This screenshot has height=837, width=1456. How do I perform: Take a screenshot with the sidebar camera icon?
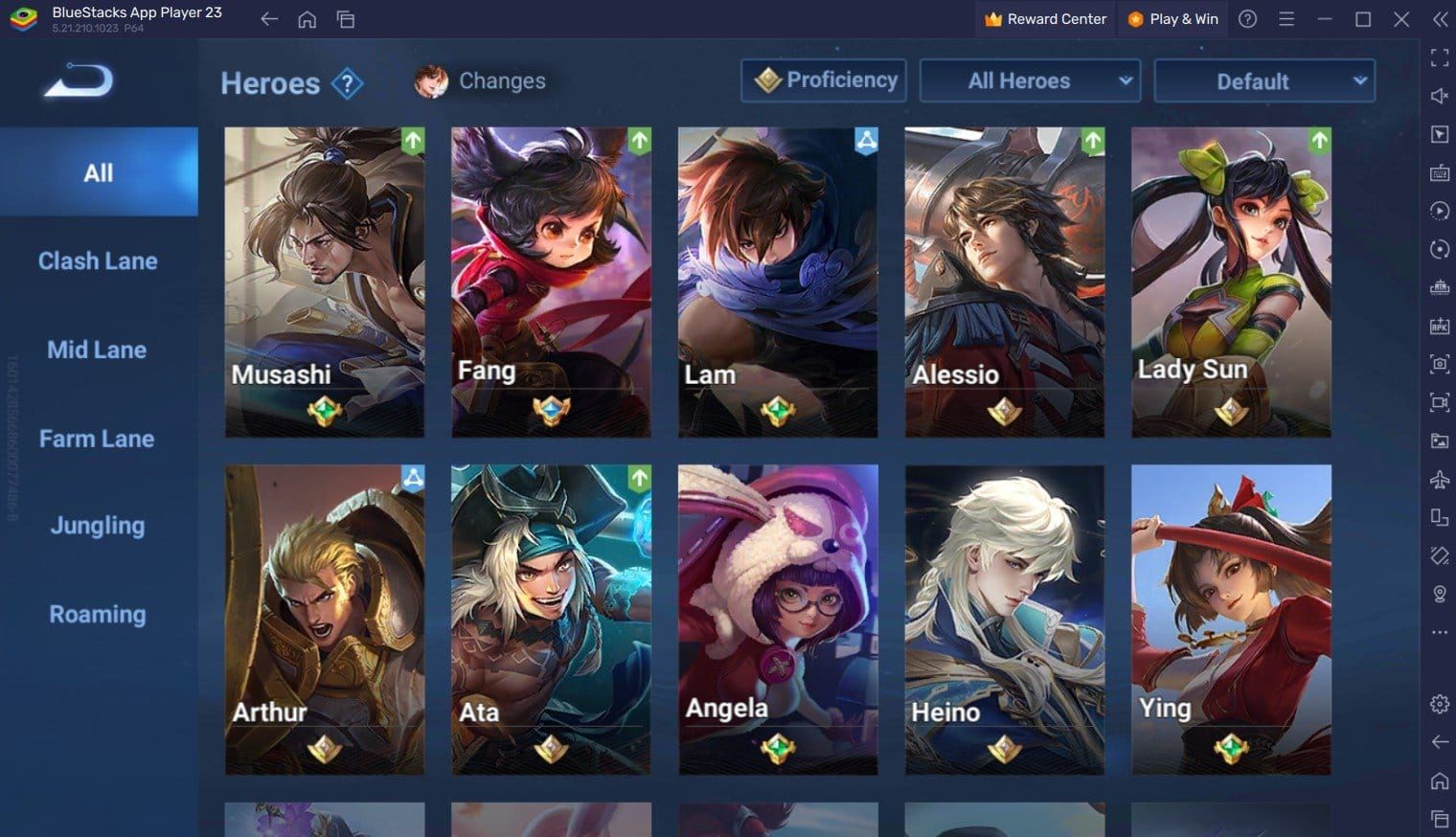pos(1439,365)
